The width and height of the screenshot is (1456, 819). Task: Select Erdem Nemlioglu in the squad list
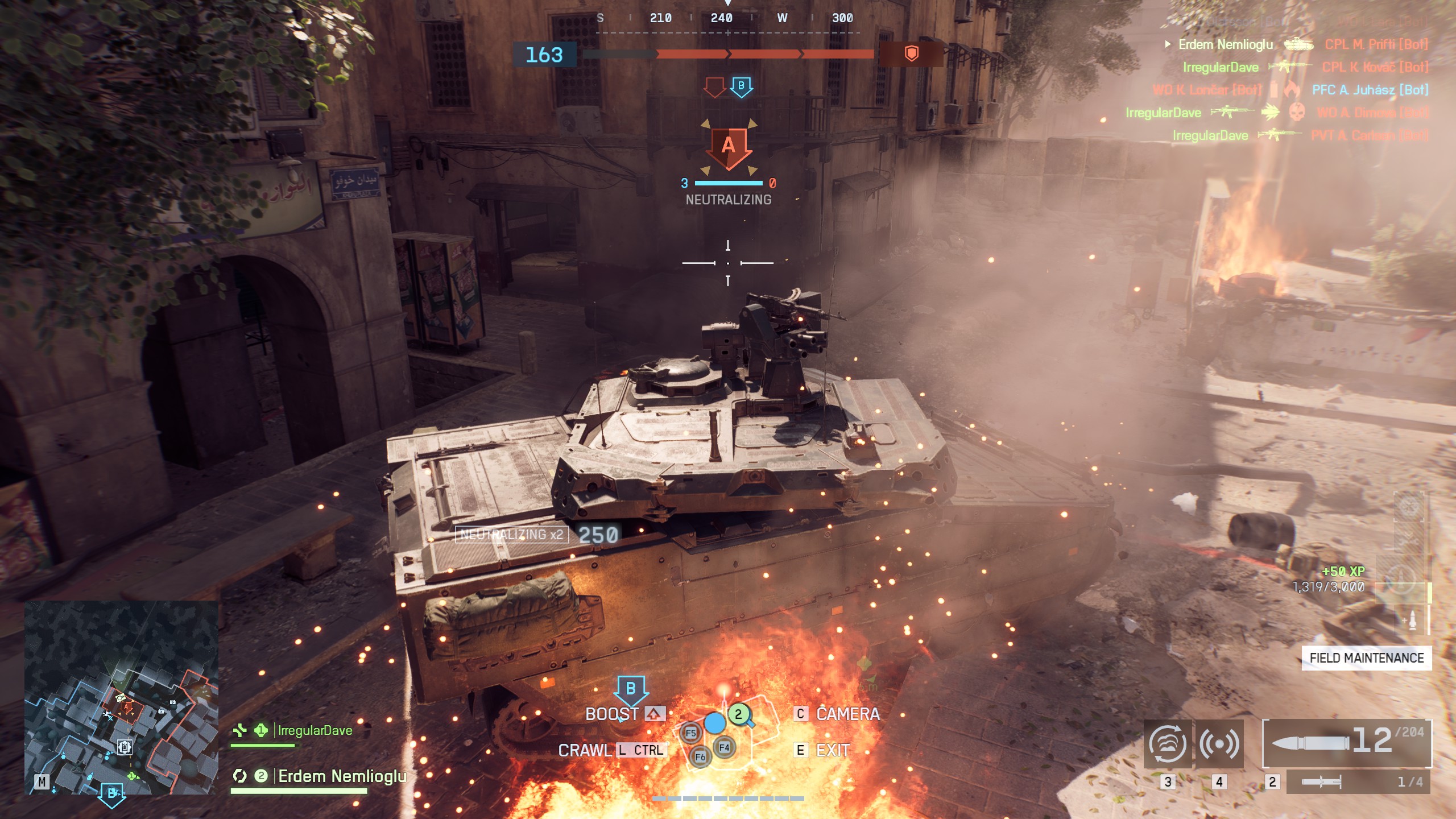341,776
